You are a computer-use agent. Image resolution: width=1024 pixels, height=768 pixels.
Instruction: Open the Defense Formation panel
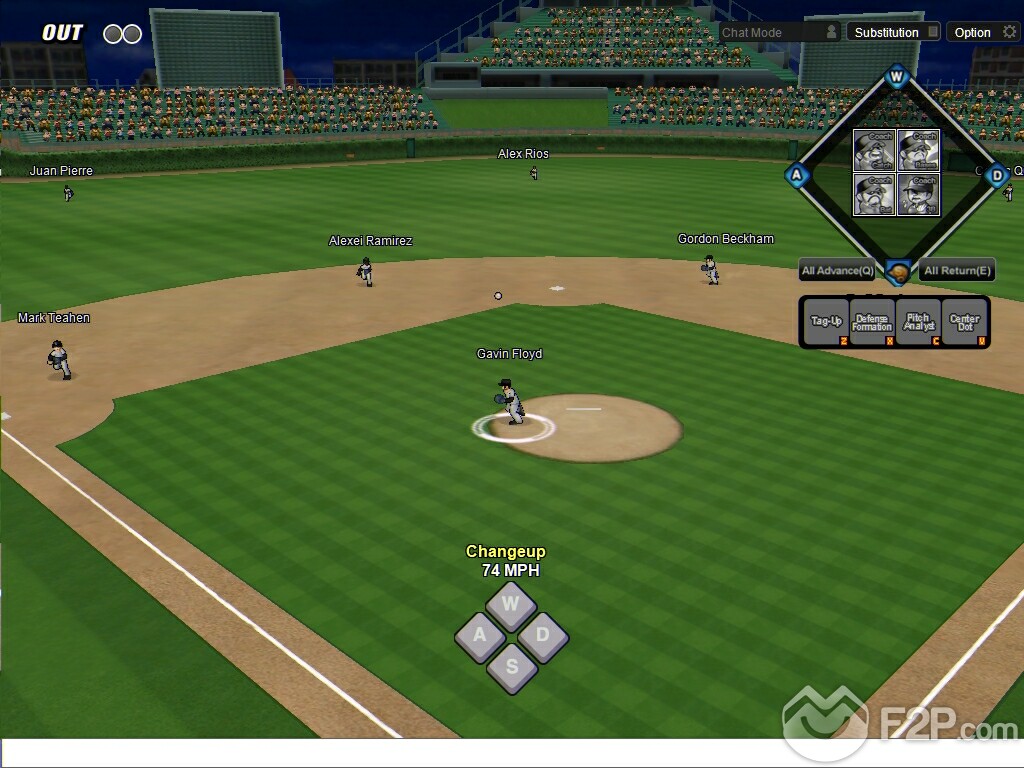tap(872, 322)
